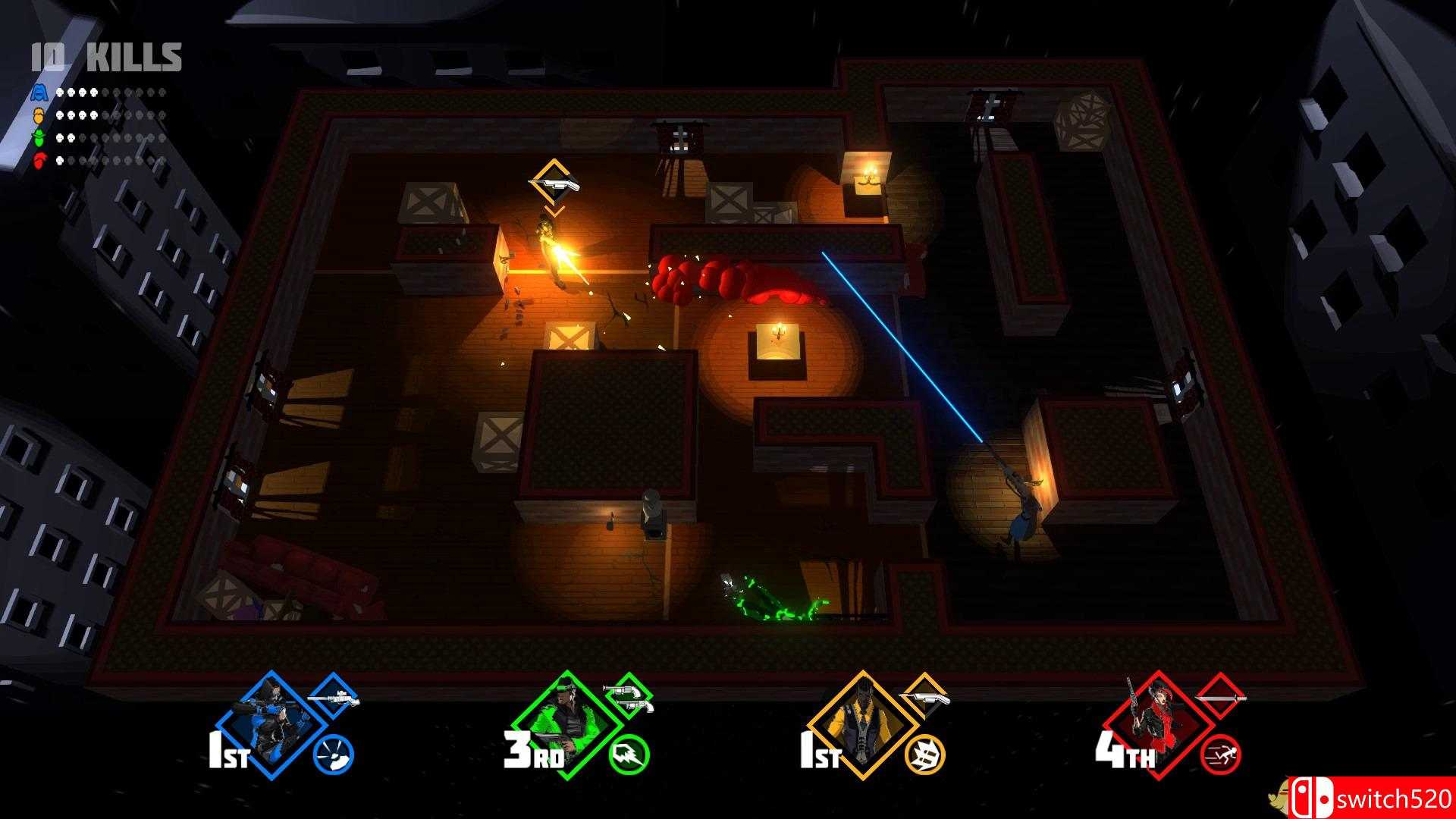Activate the red player's dash ability icon
The height and width of the screenshot is (819, 1456).
(x=1221, y=755)
